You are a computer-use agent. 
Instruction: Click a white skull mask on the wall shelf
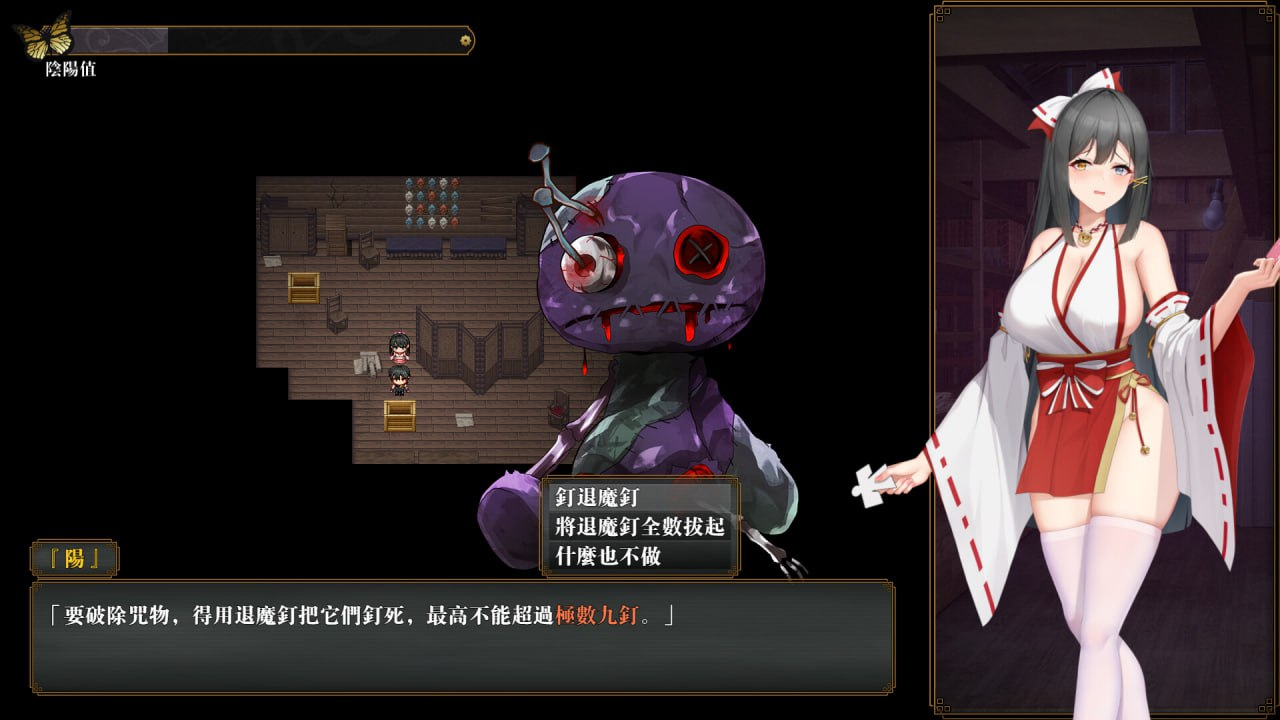[x=410, y=196]
